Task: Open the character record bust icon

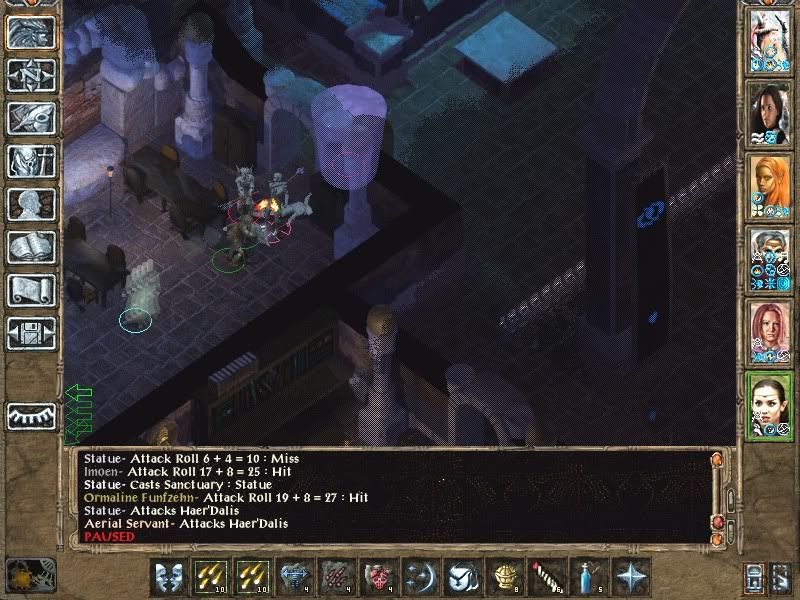Action: point(31,204)
